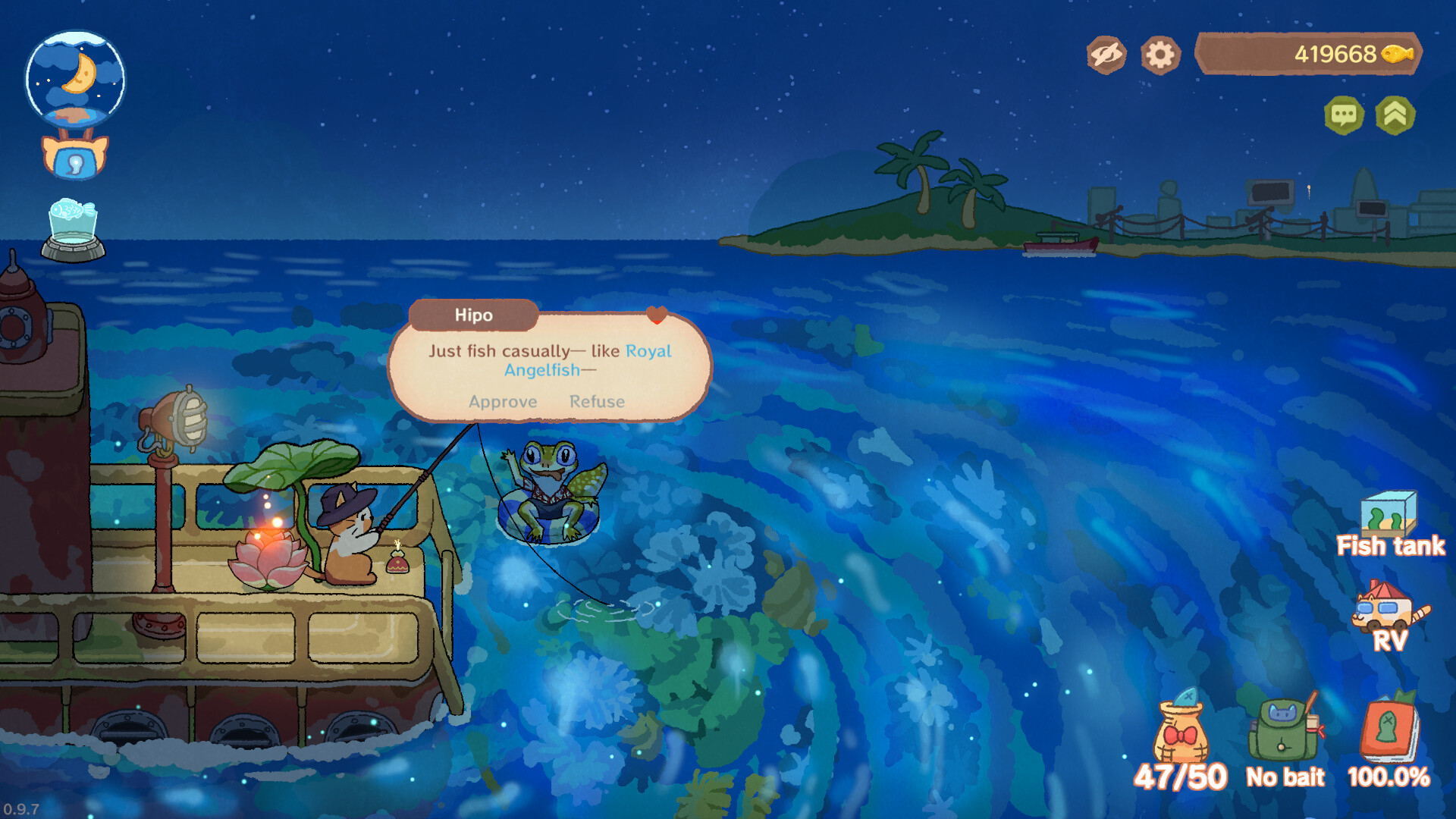
Task: Refuse Hipo's fishing request
Action: pyautogui.click(x=598, y=402)
